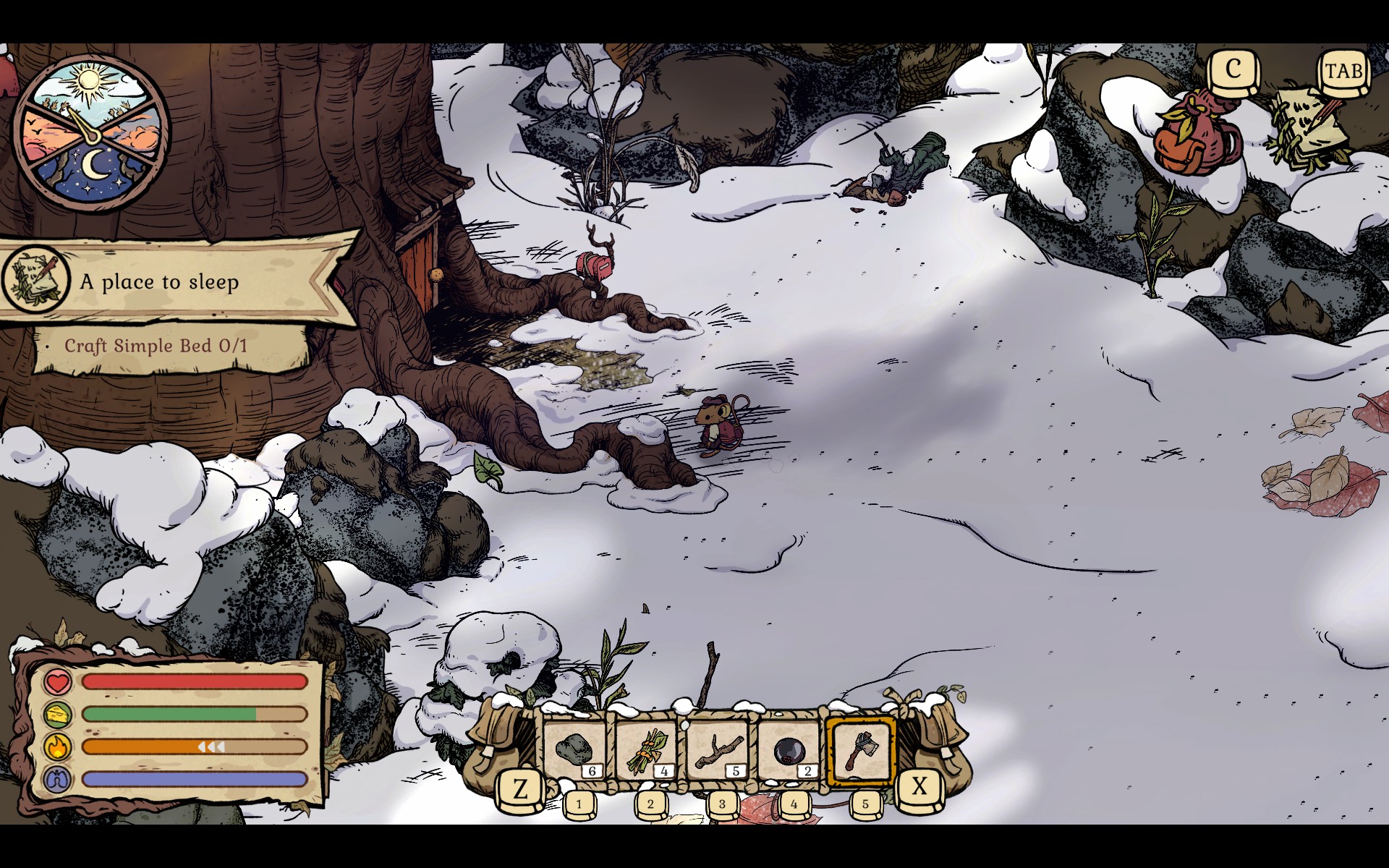Pick the dark berry hotbar slot

pos(789,751)
